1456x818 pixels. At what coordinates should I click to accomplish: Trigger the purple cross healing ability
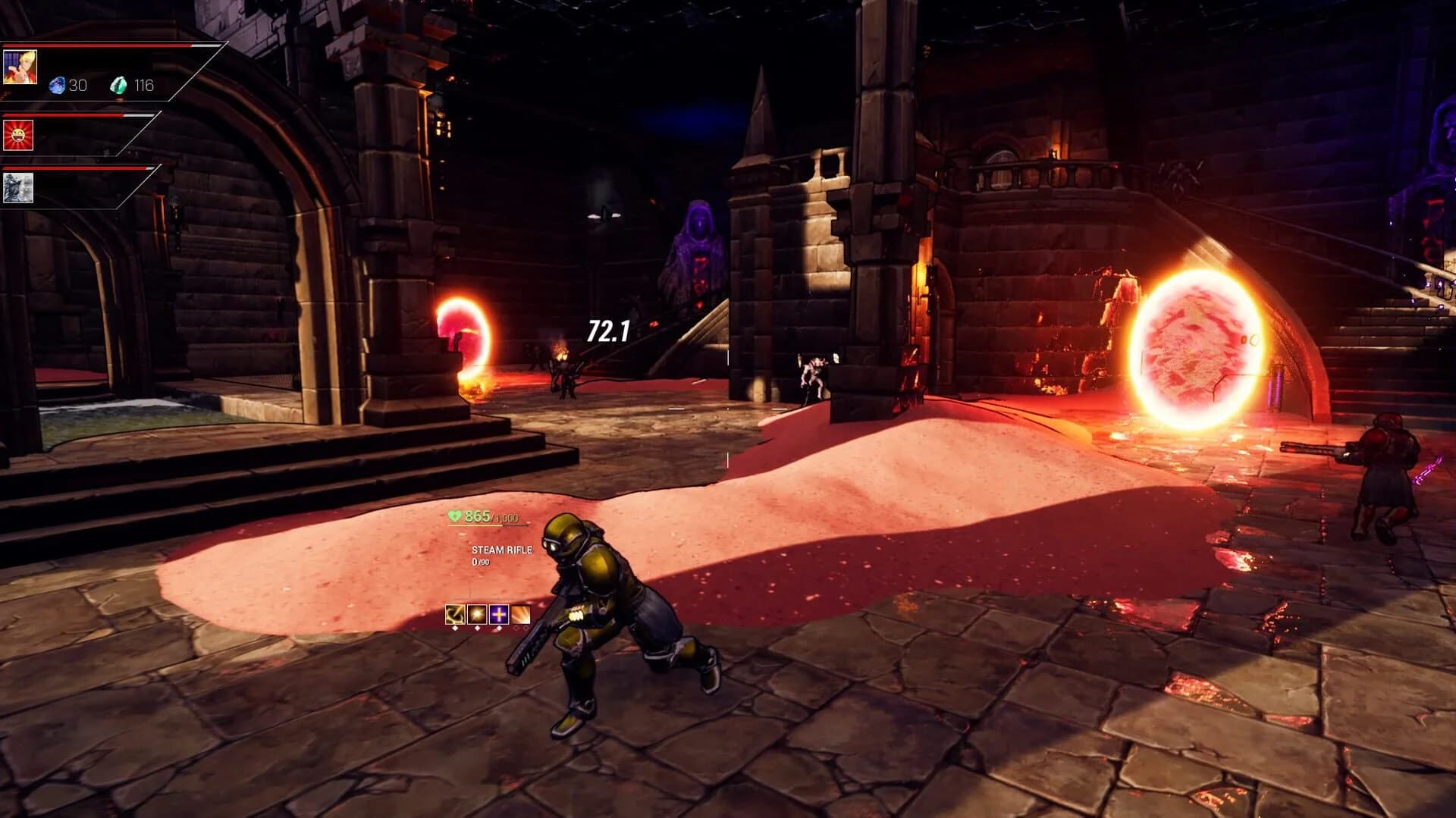point(498,615)
